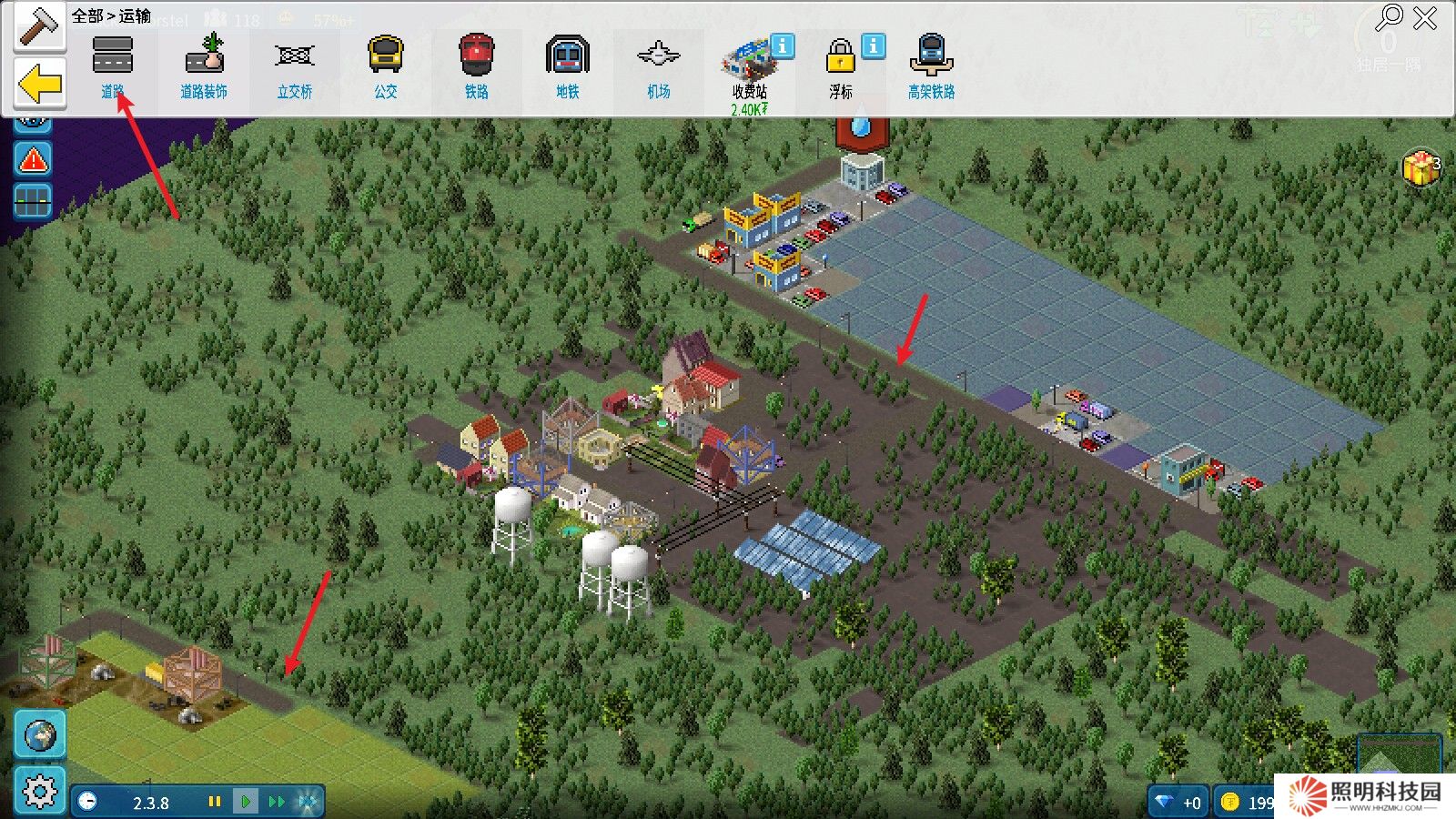Open the red warning triangle alerts
The height and width of the screenshot is (819, 1456).
click(x=34, y=161)
